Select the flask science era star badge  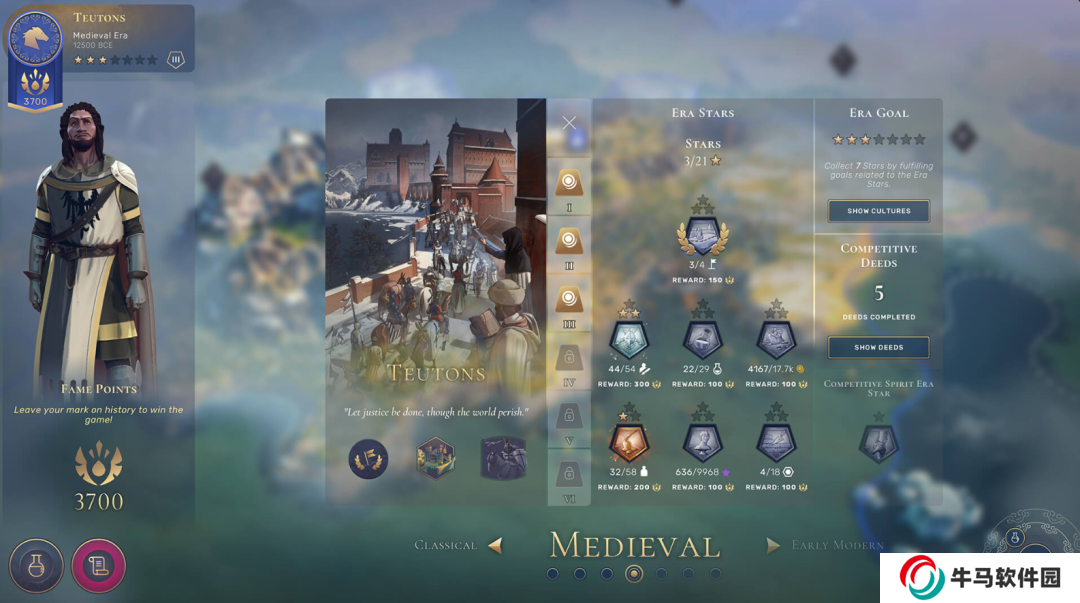click(x=703, y=340)
